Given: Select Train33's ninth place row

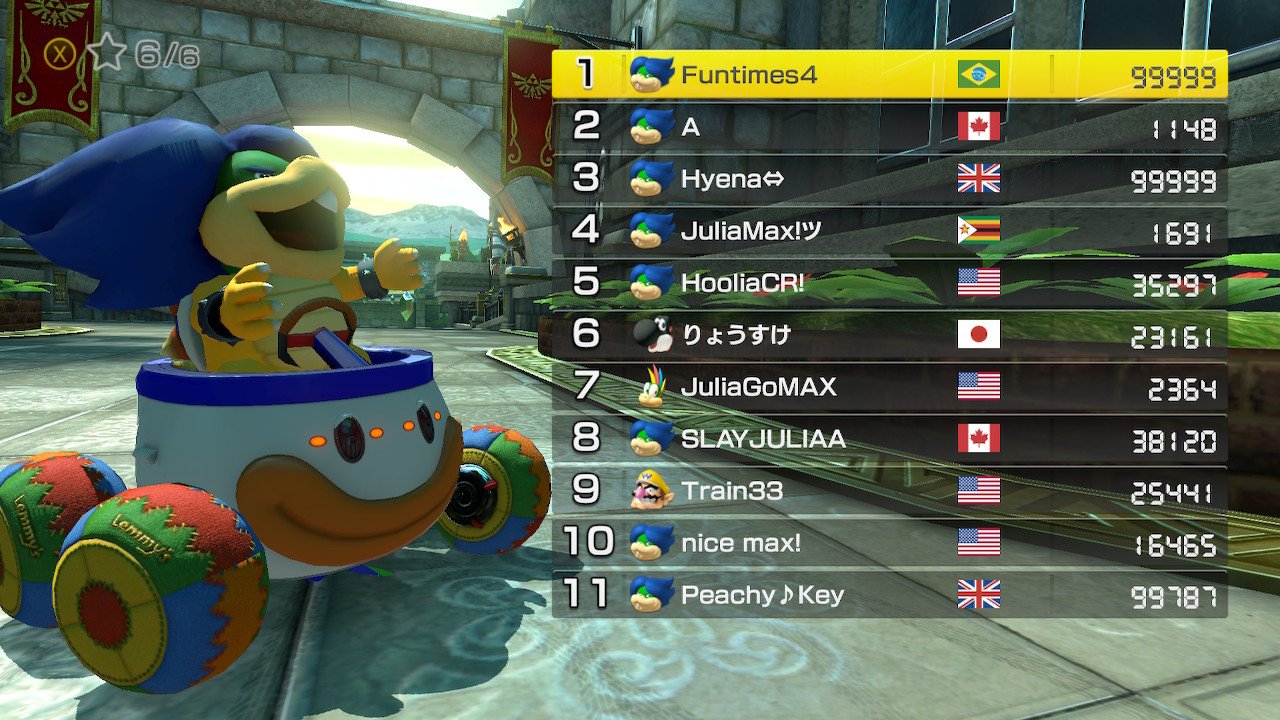Looking at the screenshot, I should click(889, 491).
